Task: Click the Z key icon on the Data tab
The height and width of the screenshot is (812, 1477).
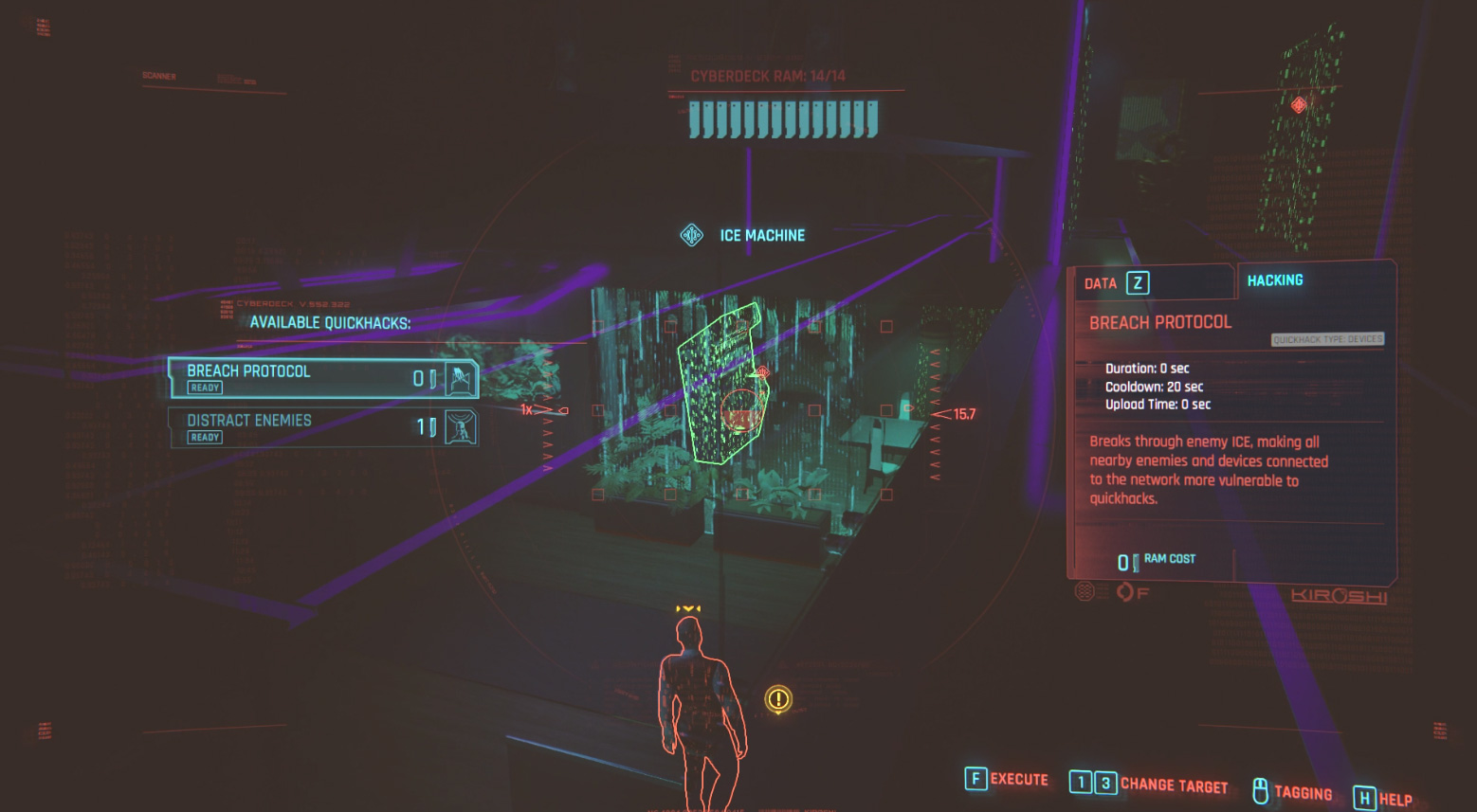Action: [x=1137, y=282]
